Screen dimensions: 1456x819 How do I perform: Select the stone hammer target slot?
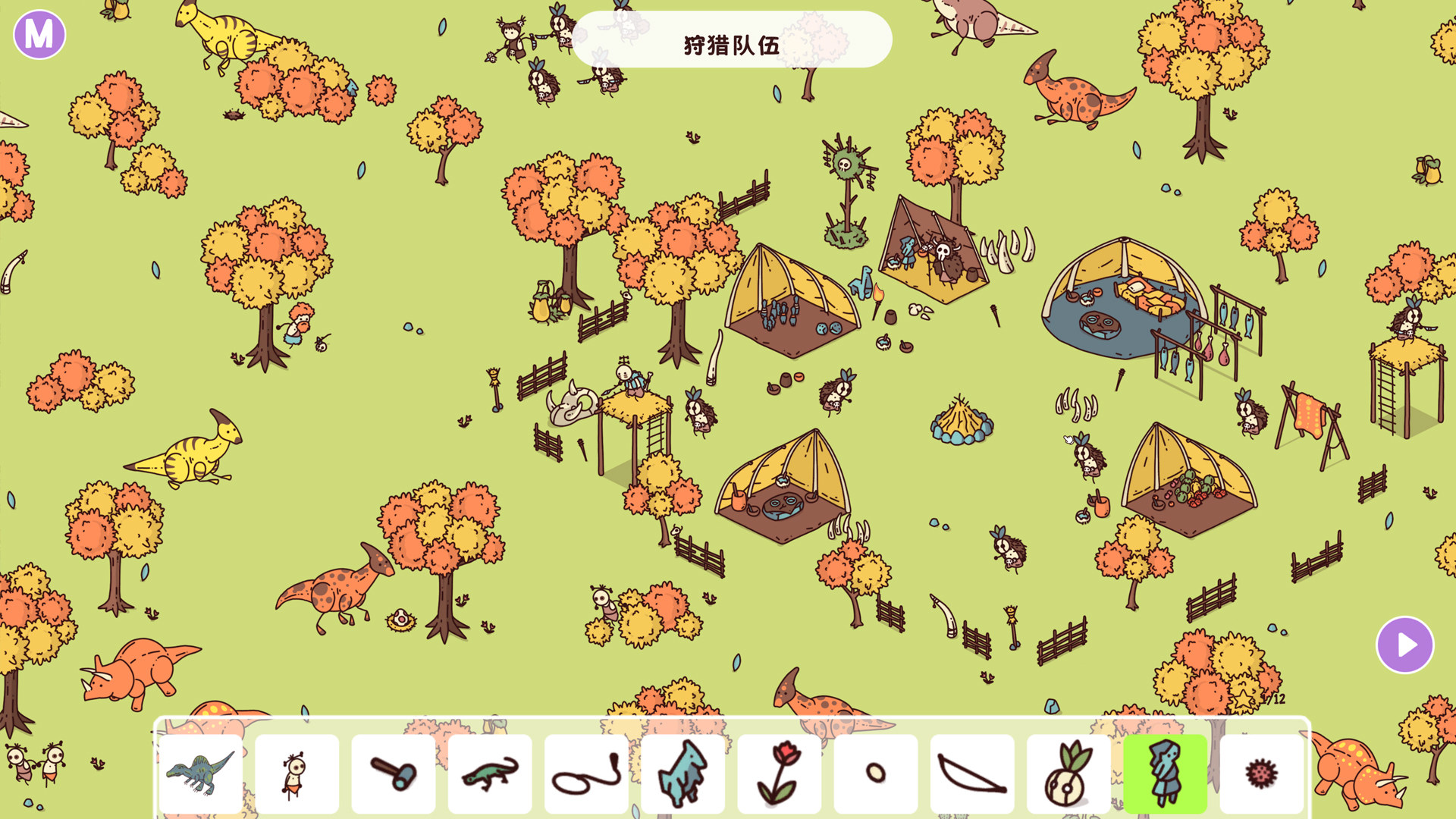[393, 773]
